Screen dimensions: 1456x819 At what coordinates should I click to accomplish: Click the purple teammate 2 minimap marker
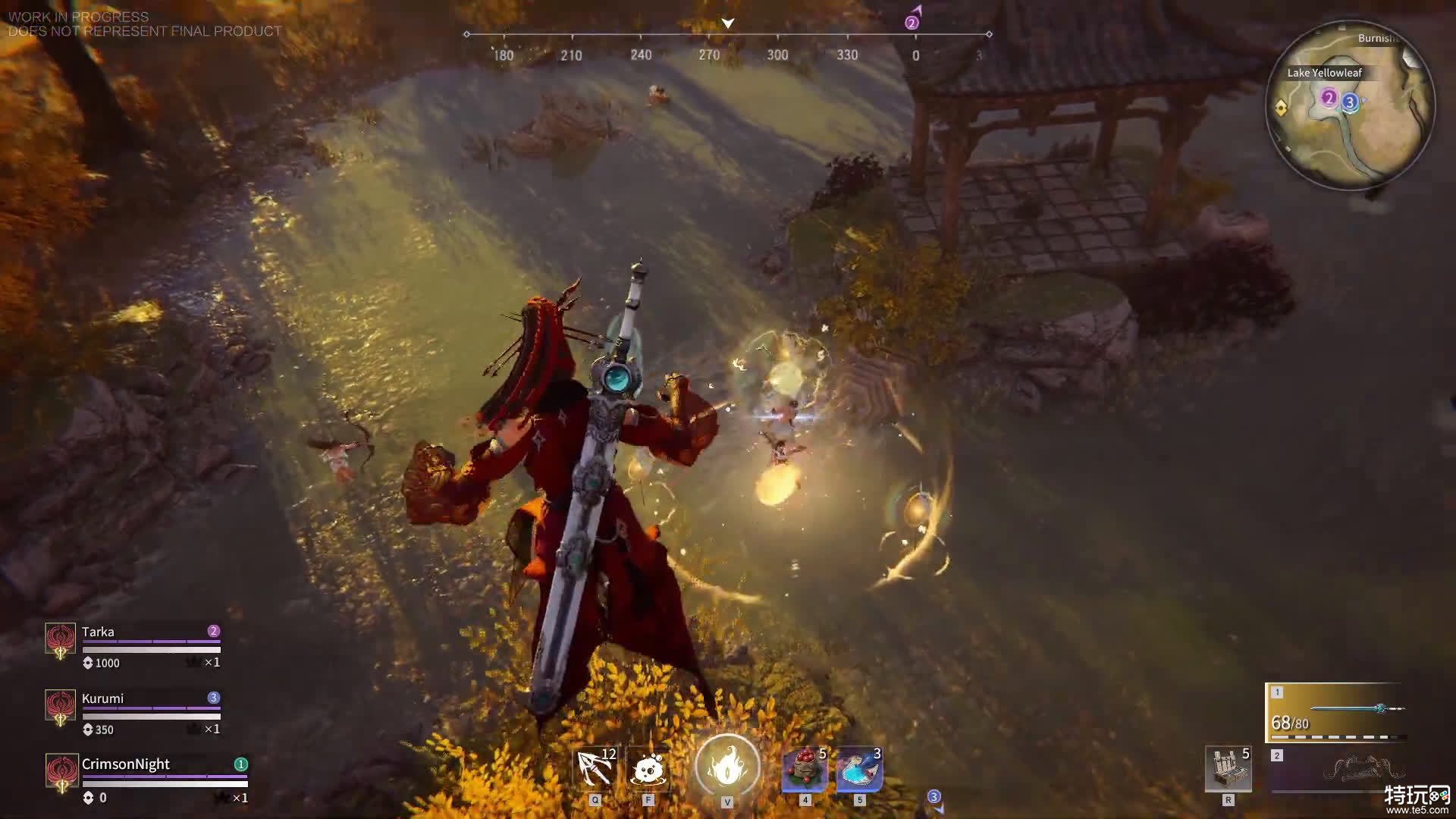(x=1328, y=98)
